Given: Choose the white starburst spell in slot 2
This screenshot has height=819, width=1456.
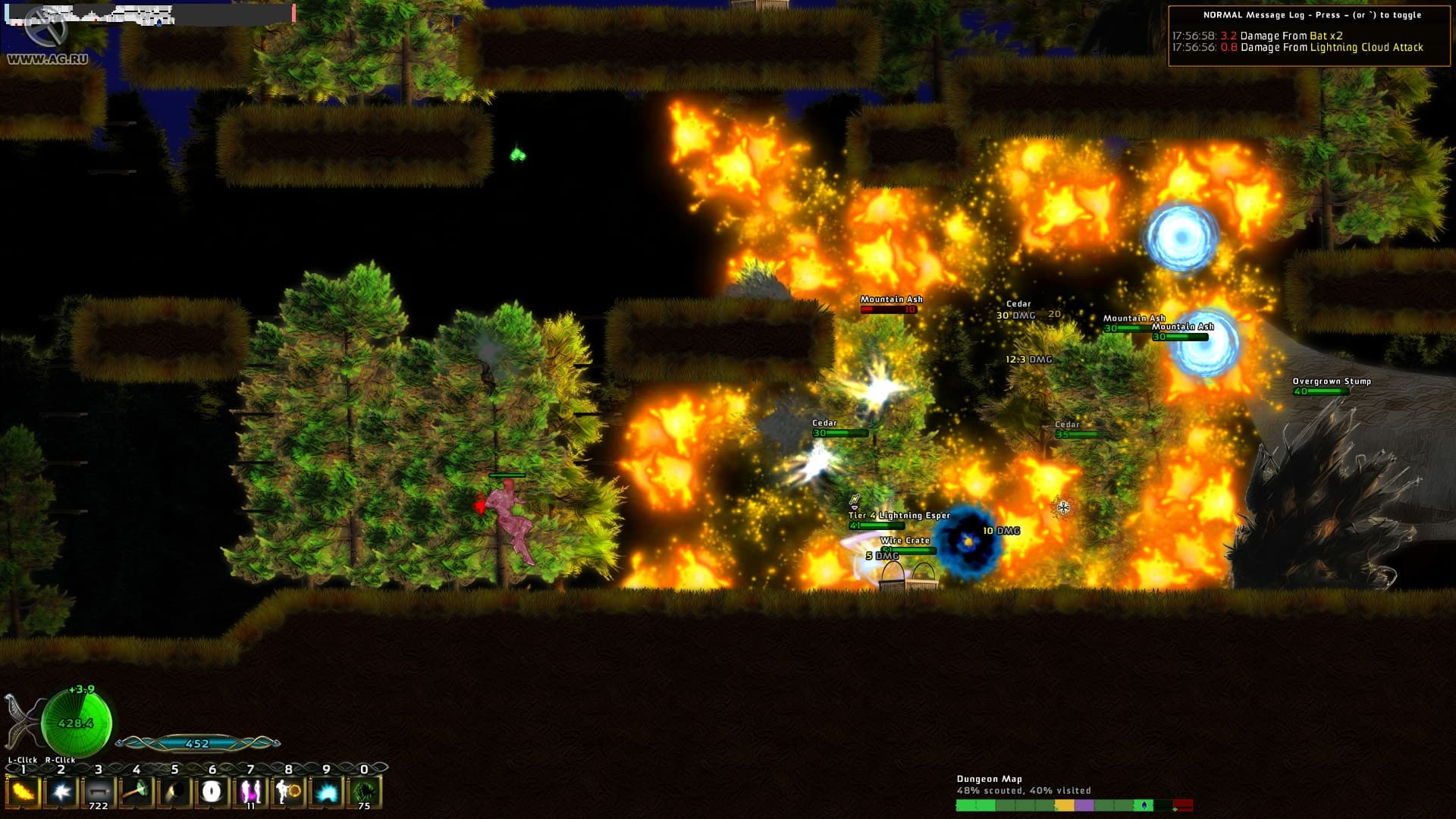Looking at the screenshot, I should [61, 792].
